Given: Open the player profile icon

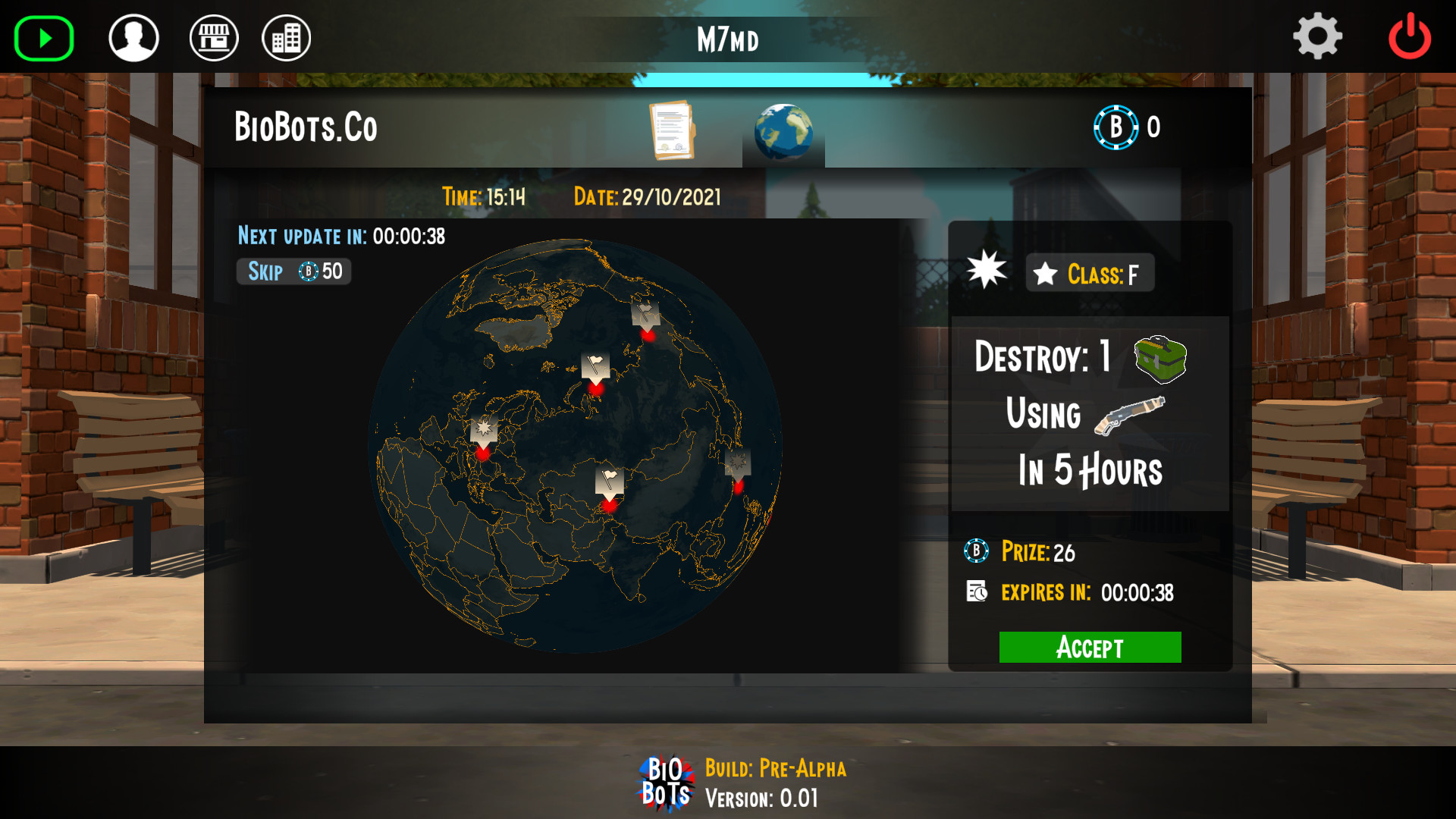Looking at the screenshot, I should pos(133,36).
